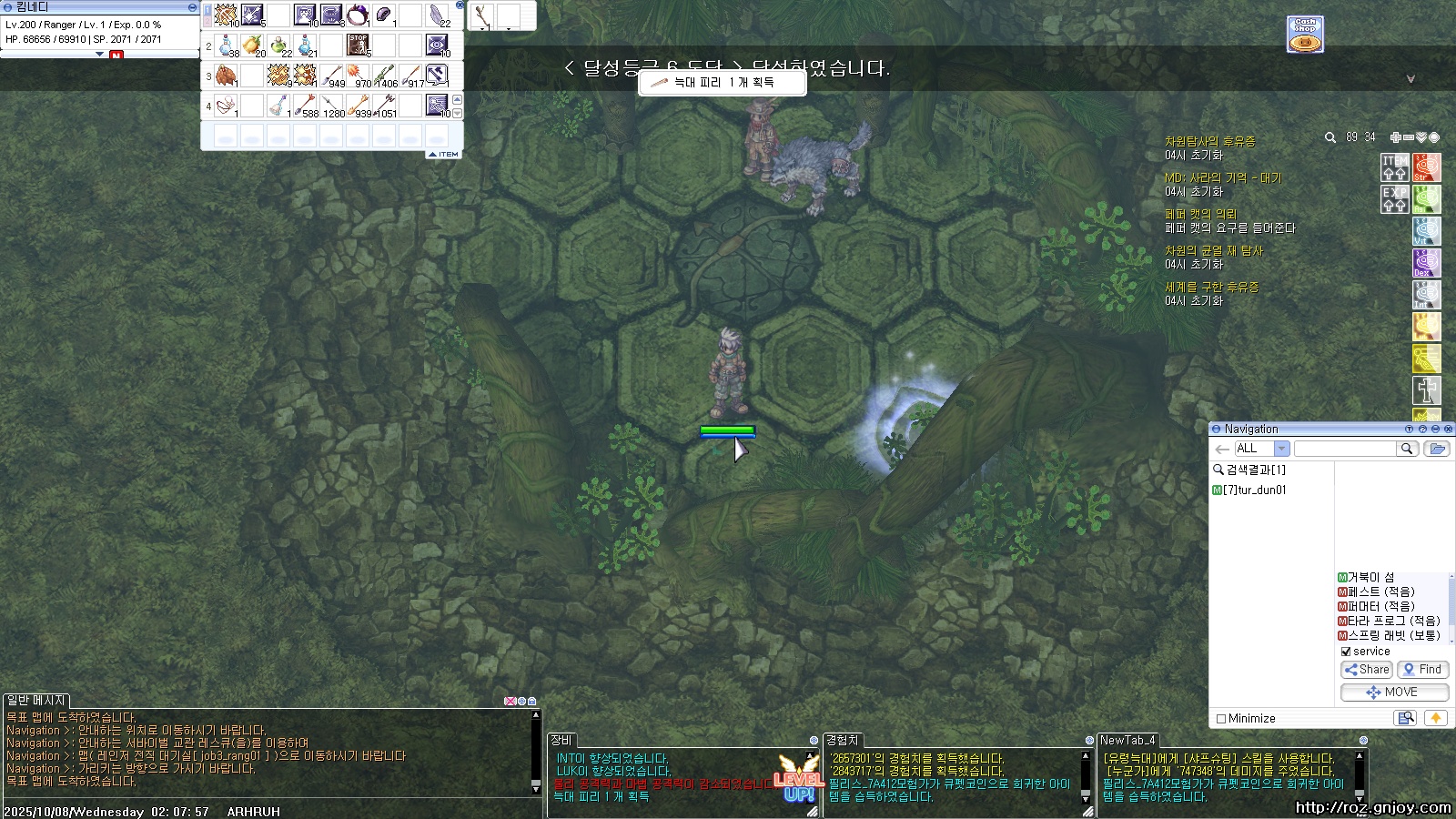The height and width of the screenshot is (819, 1456).
Task: Tick the Minimize checkbox
Action: [1221, 719]
